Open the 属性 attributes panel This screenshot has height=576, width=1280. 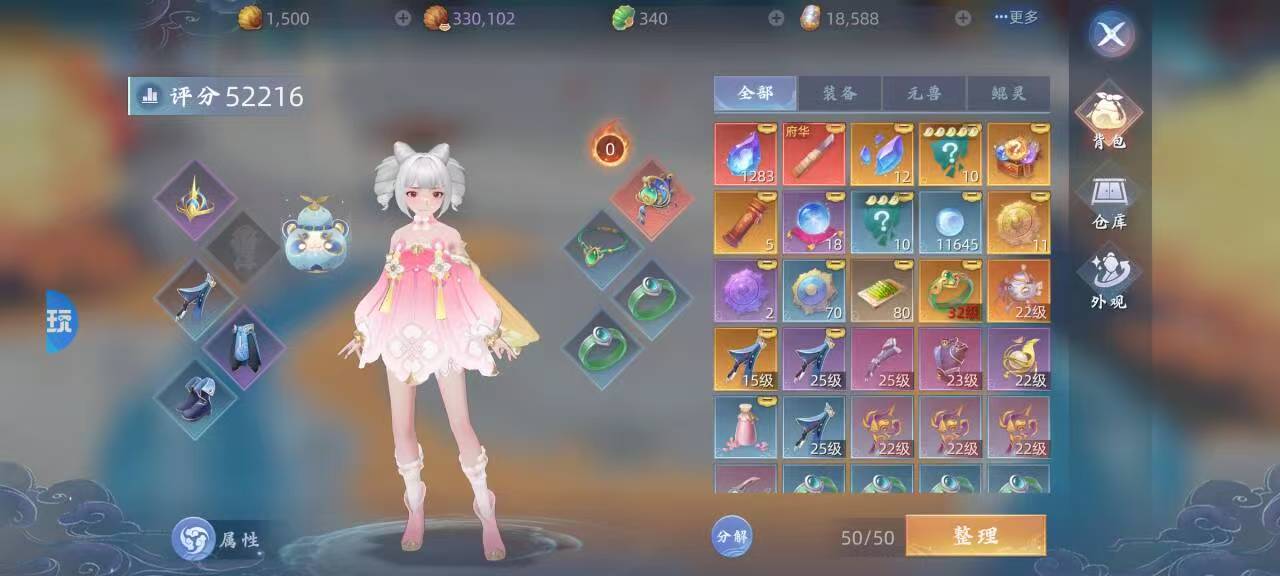217,540
